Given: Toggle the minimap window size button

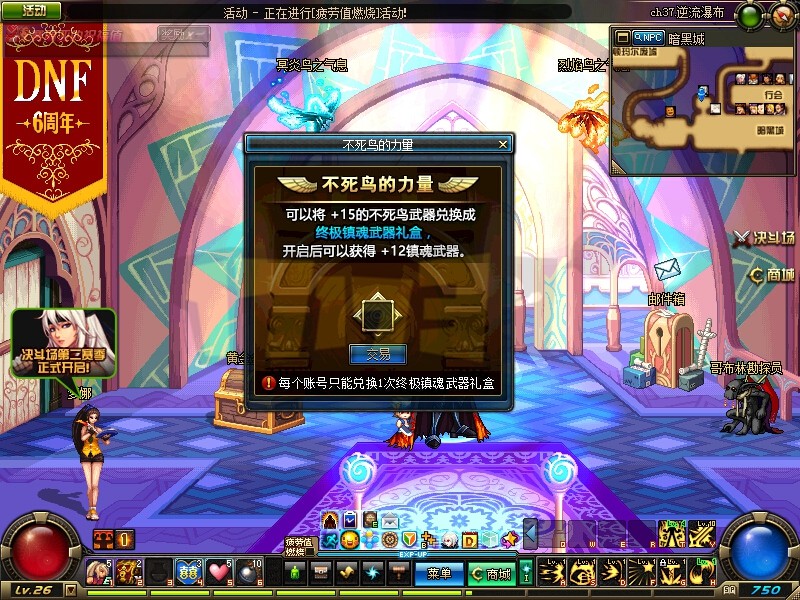Looking at the screenshot, I should tap(622, 38).
